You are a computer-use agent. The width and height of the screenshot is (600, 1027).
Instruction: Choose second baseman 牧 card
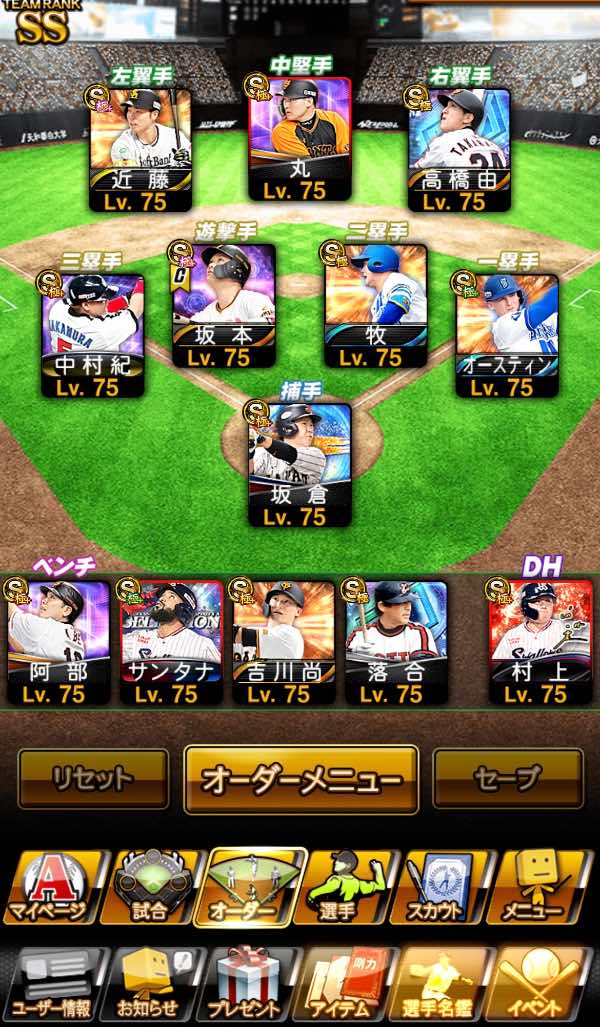pyautogui.click(x=375, y=305)
